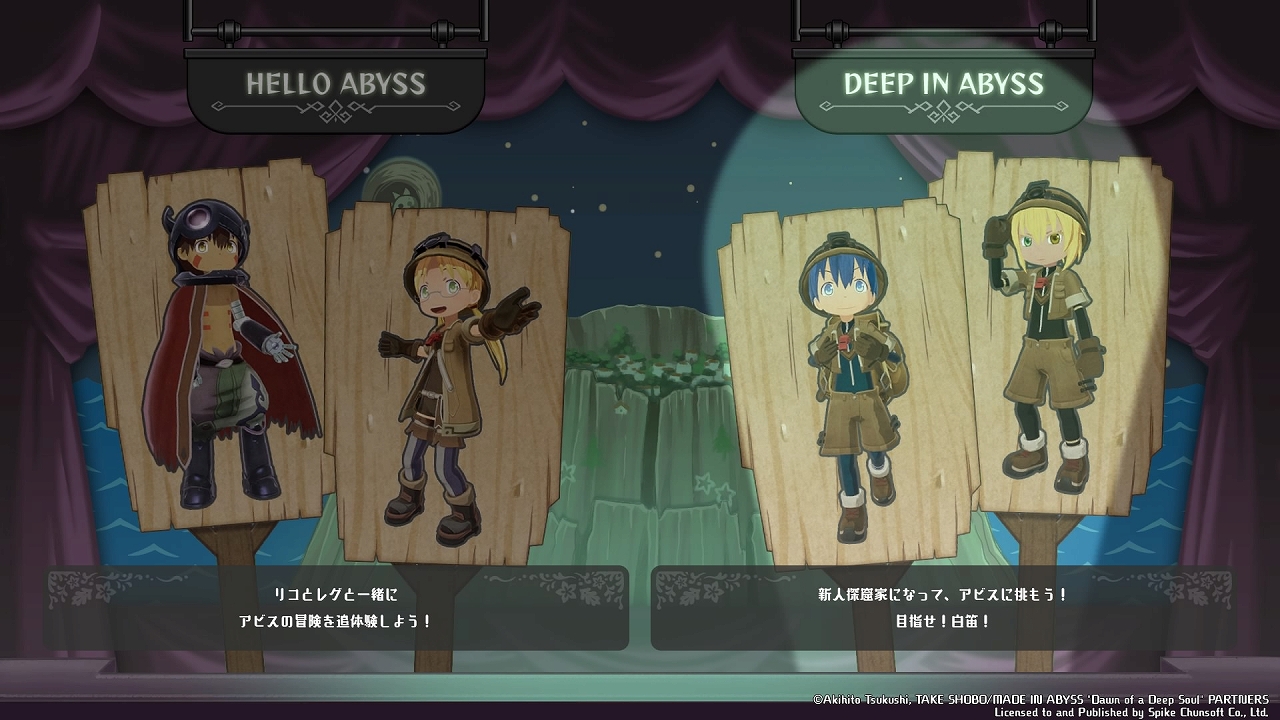Choose the DEEP IN ABYSS mode sign
The image size is (1280, 720).
943,87
